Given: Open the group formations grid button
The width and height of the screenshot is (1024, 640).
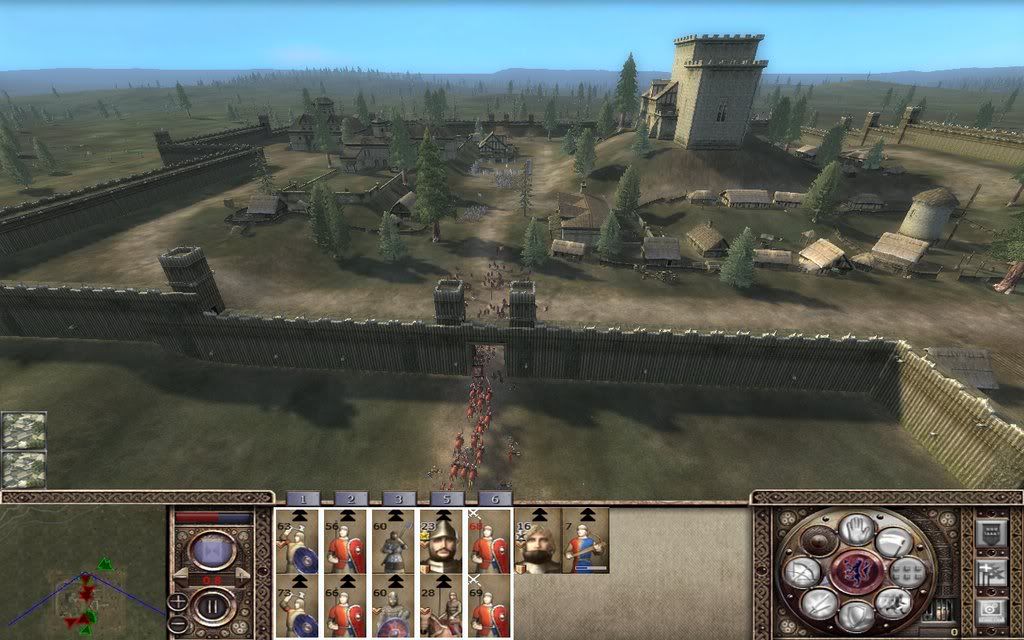Looking at the screenshot, I should pos(906,572).
